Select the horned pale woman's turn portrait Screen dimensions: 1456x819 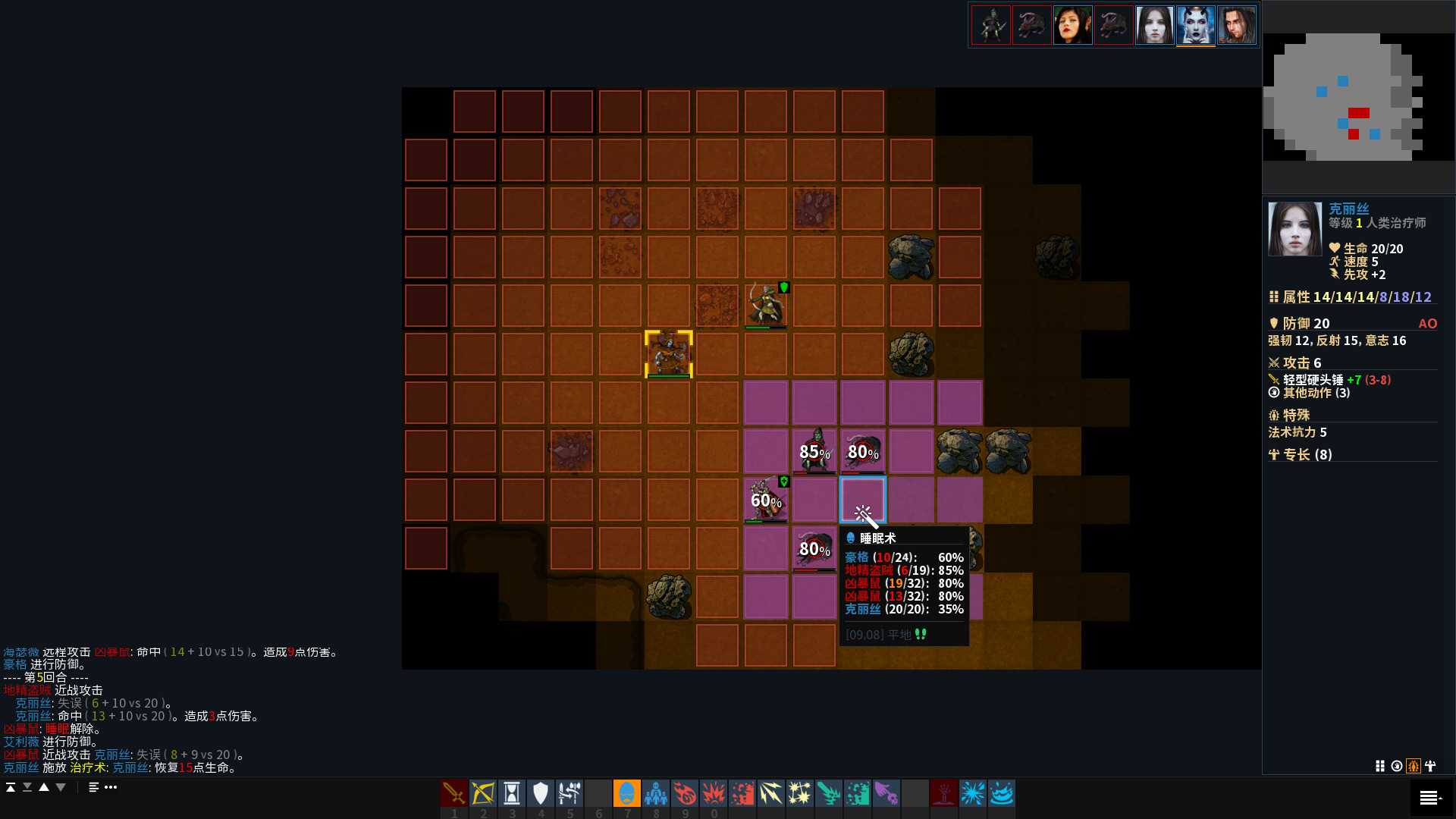(x=1196, y=25)
